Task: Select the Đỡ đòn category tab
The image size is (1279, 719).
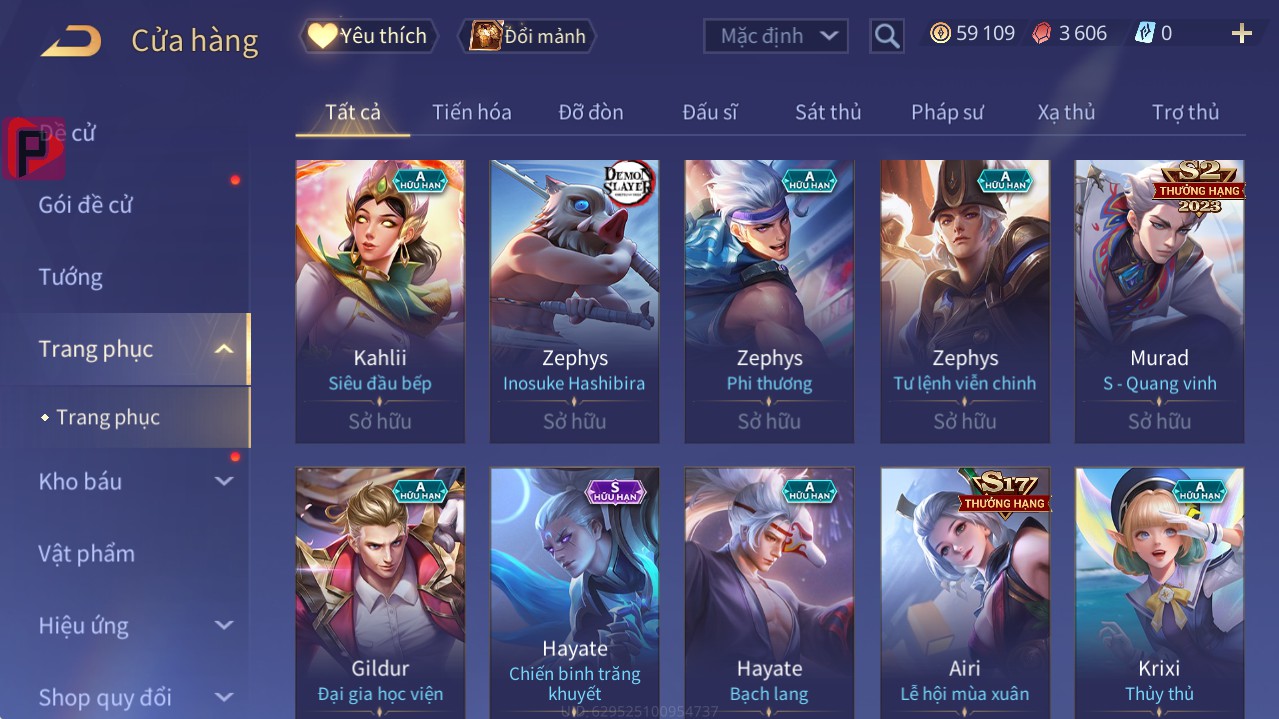Action: tap(590, 112)
